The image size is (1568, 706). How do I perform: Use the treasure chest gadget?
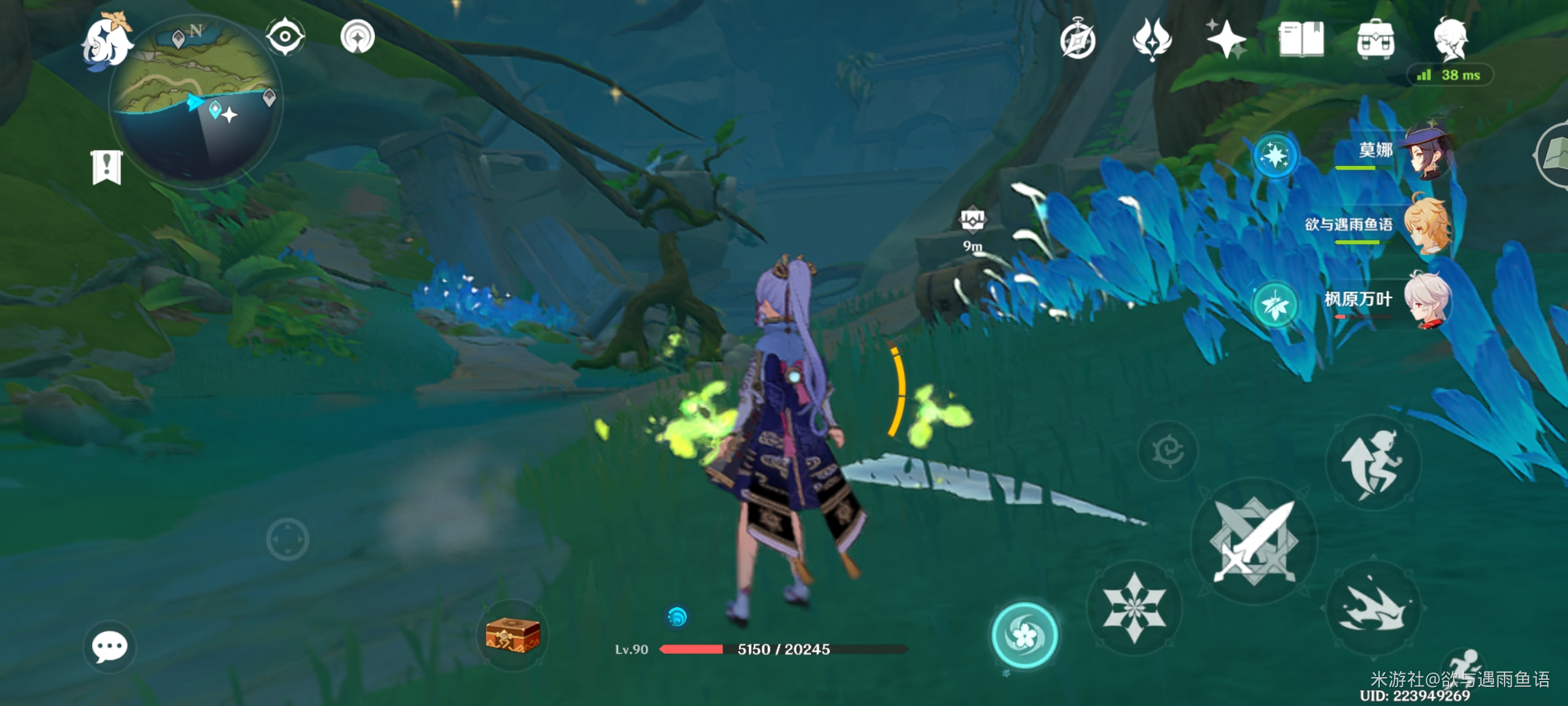pos(512,635)
